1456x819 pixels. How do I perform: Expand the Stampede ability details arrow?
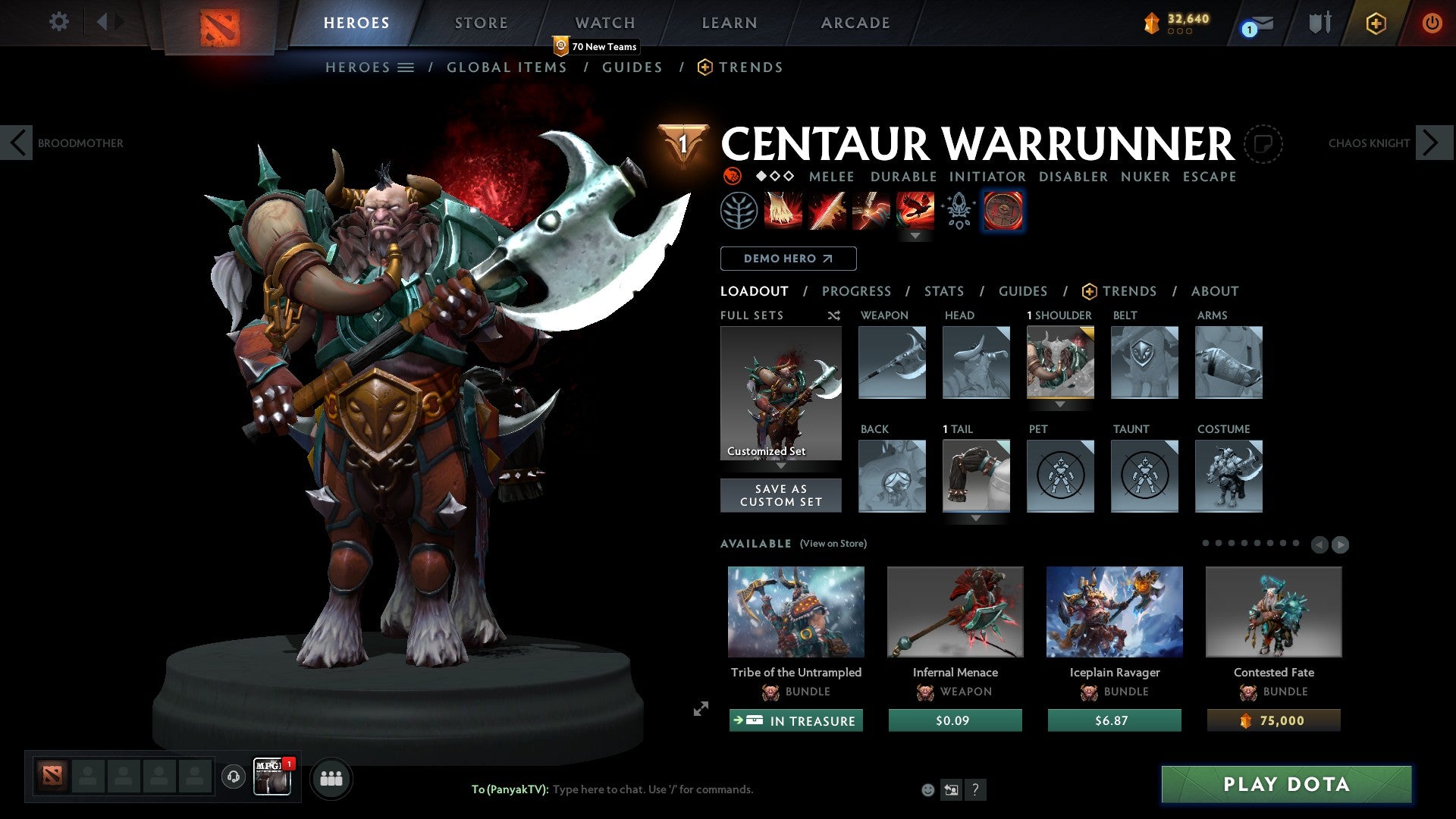916,235
